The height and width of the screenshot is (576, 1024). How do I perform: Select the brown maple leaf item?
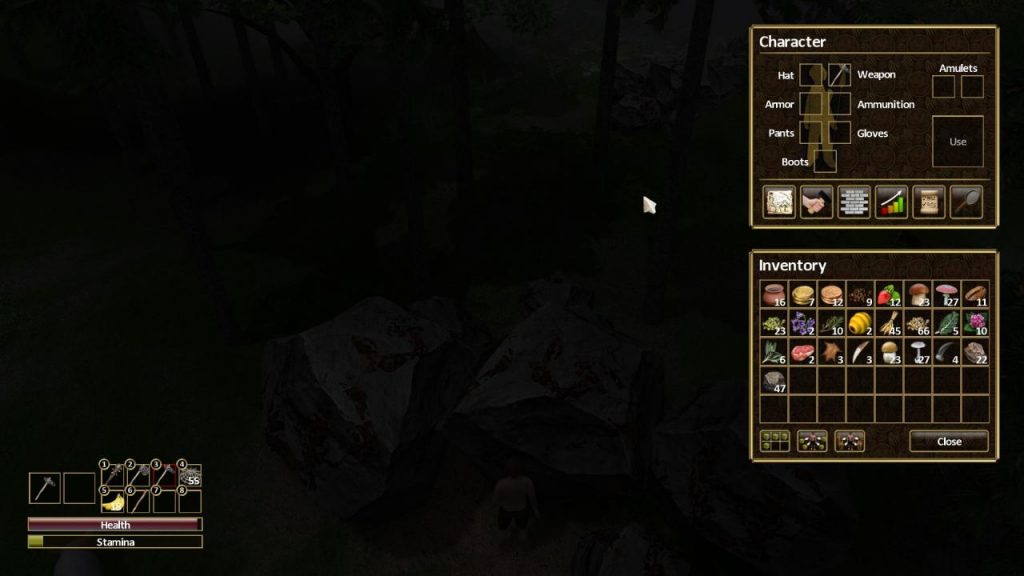pyautogui.click(x=831, y=352)
